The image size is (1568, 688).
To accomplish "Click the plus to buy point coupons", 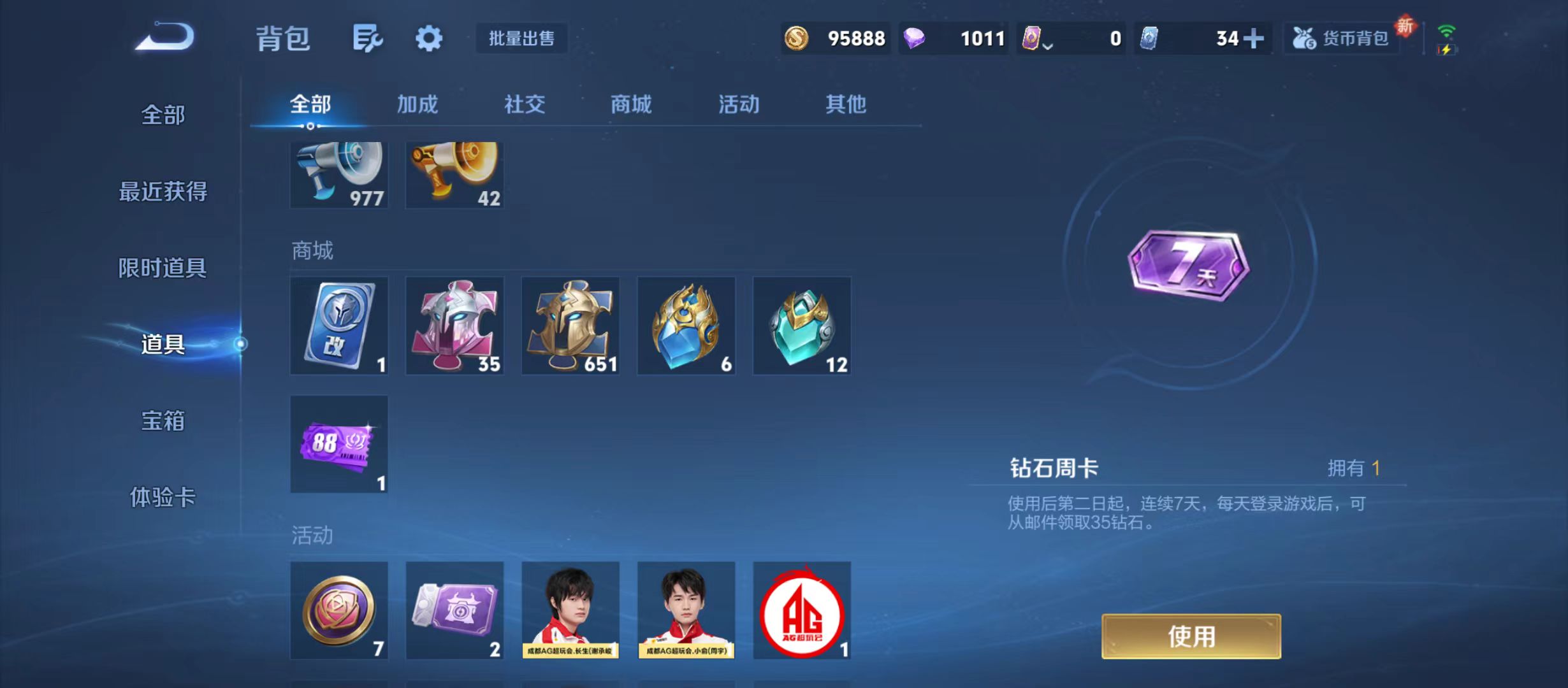I will [x=1252, y=39].
